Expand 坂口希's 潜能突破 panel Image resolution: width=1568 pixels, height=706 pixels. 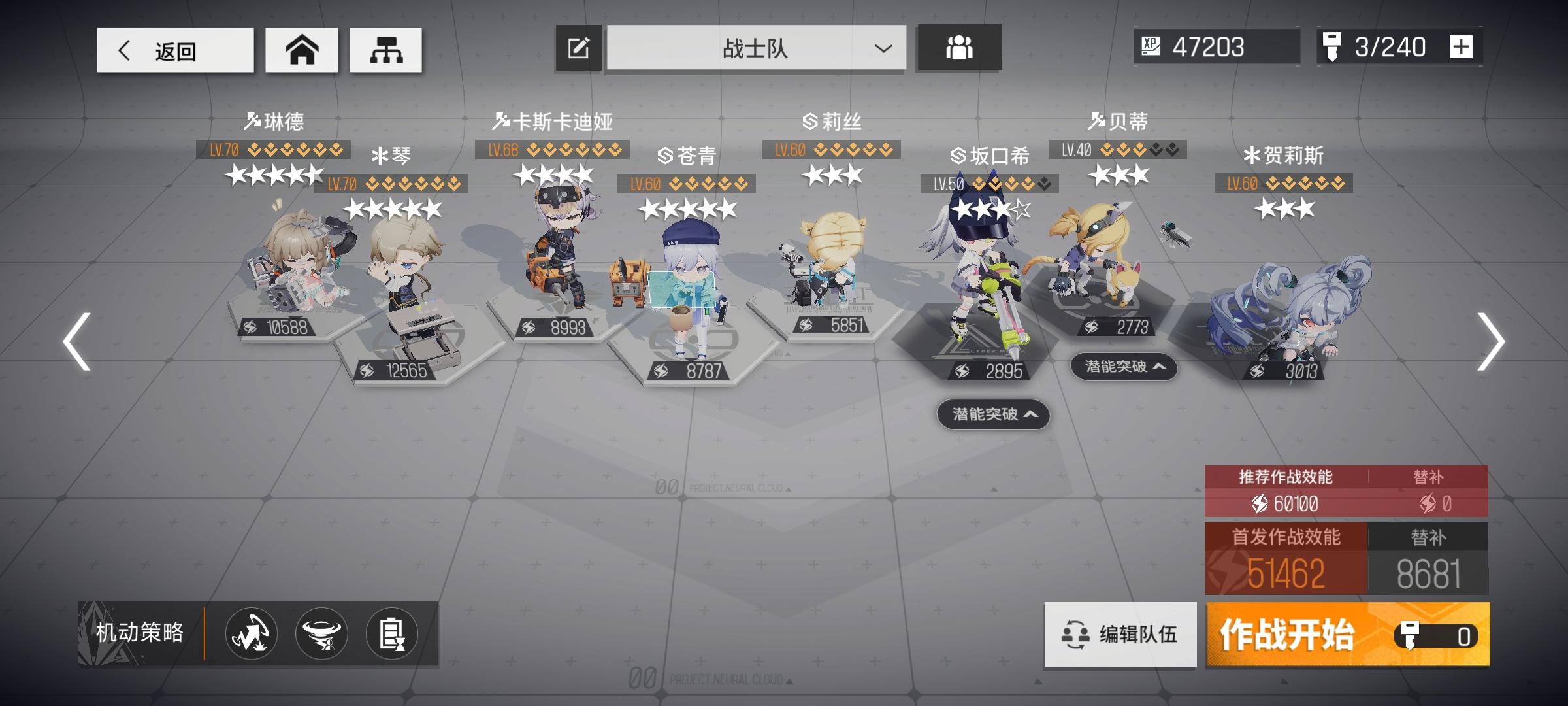pos(992,415)
